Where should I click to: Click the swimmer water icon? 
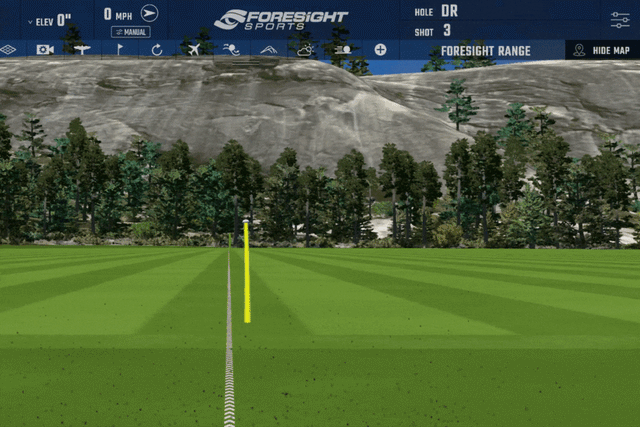232,49
